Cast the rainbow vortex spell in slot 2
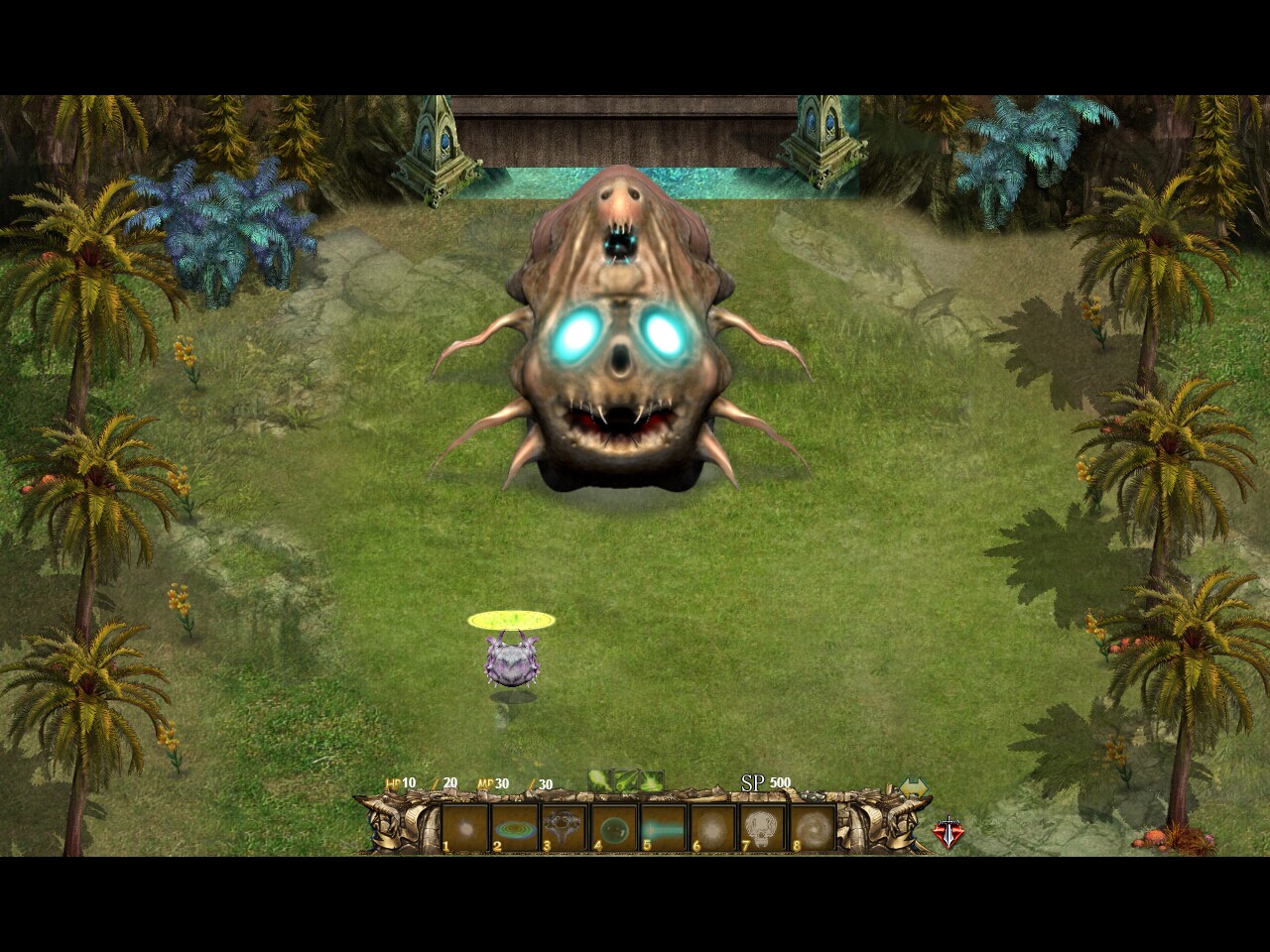The width and height of the screenshot is (1270, 952). click(x=513, y=827)
